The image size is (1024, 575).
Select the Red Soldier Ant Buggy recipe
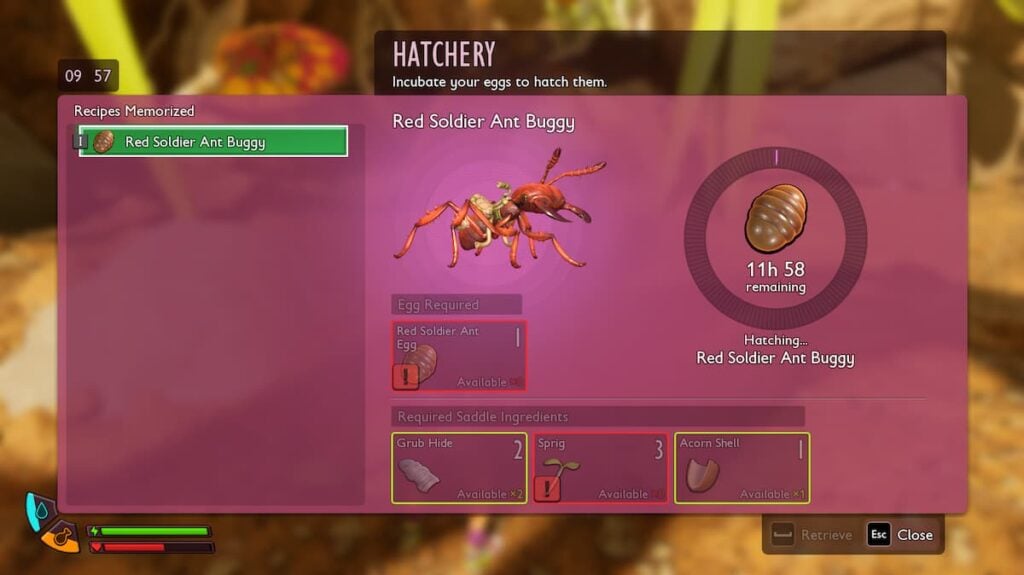pyautogui.click(x=213, y=142)
